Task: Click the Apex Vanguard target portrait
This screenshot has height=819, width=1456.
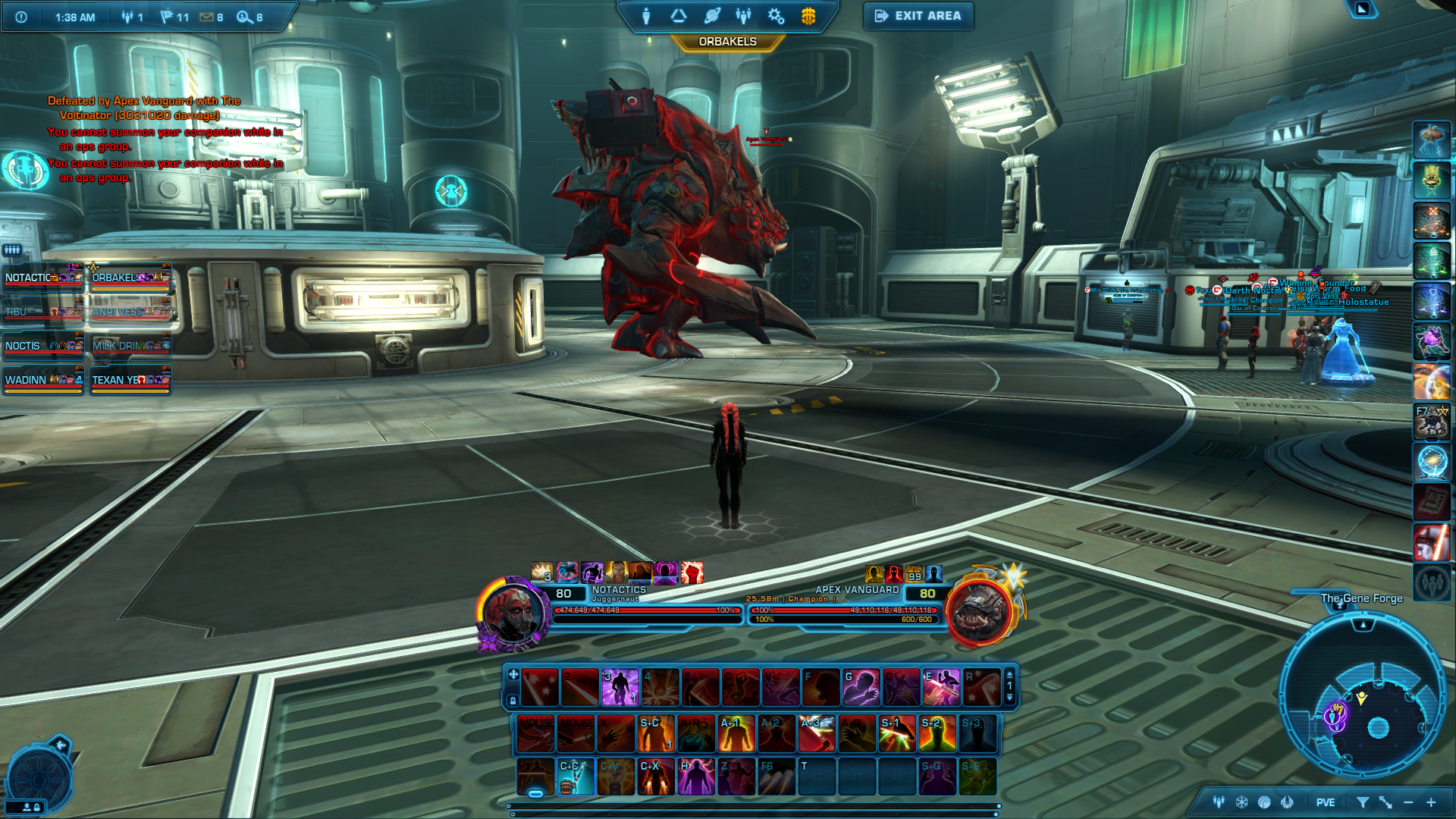Action: (981, 611)
